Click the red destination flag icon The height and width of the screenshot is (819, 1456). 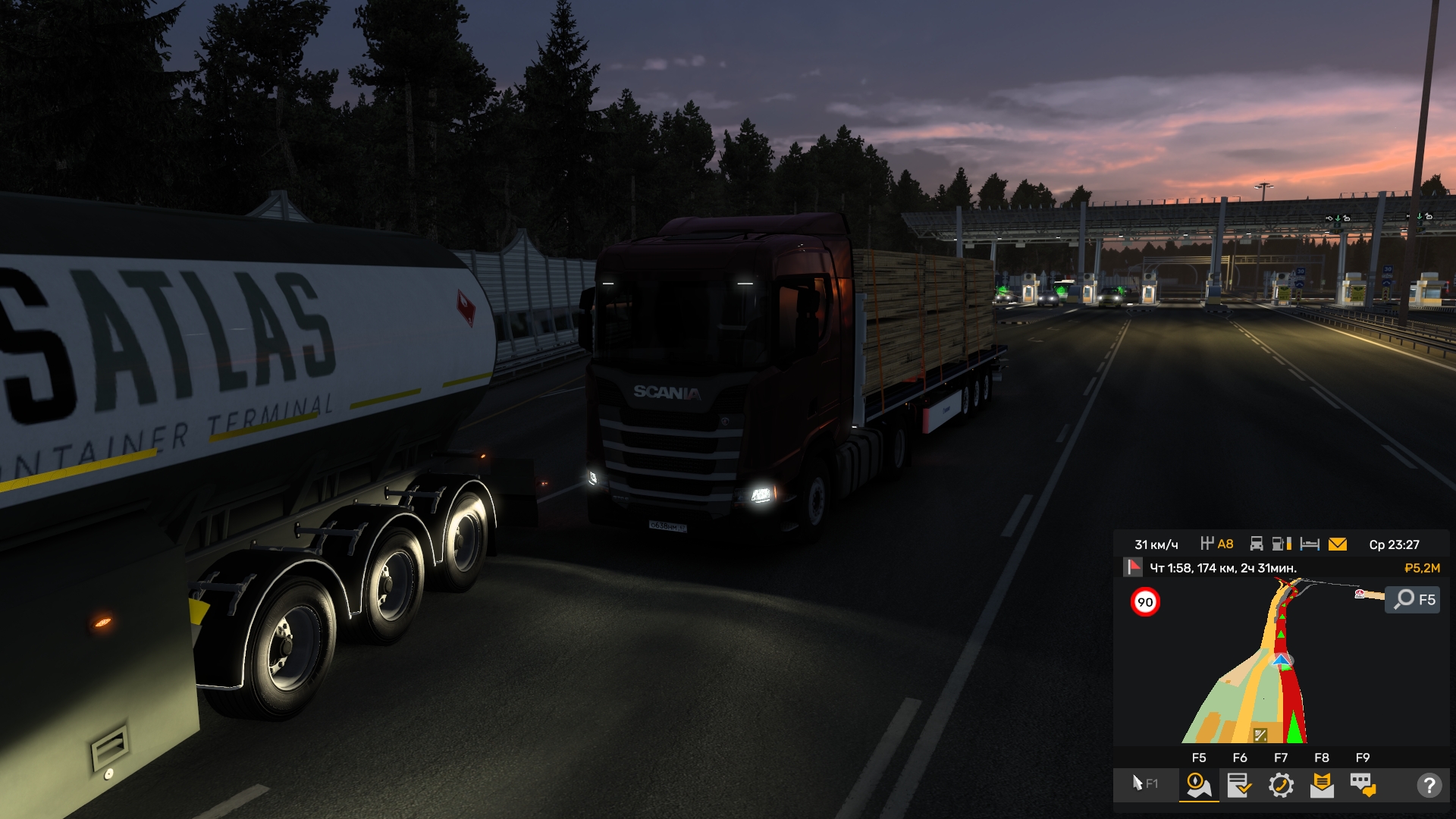1133,567
